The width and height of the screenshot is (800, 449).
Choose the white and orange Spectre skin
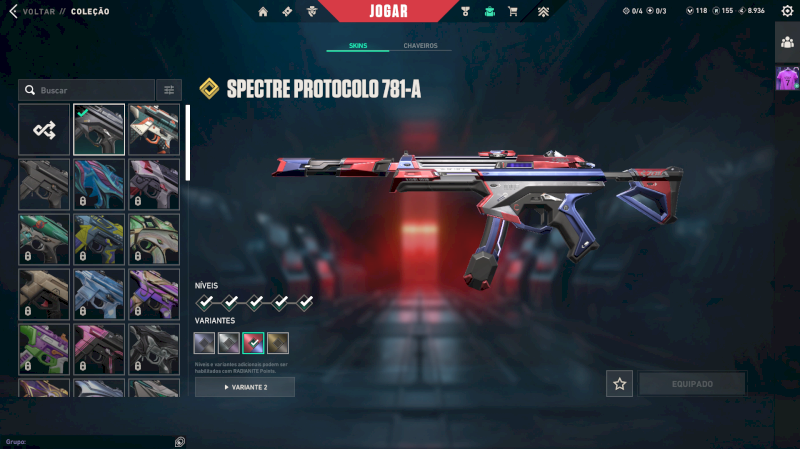point(154,129)
